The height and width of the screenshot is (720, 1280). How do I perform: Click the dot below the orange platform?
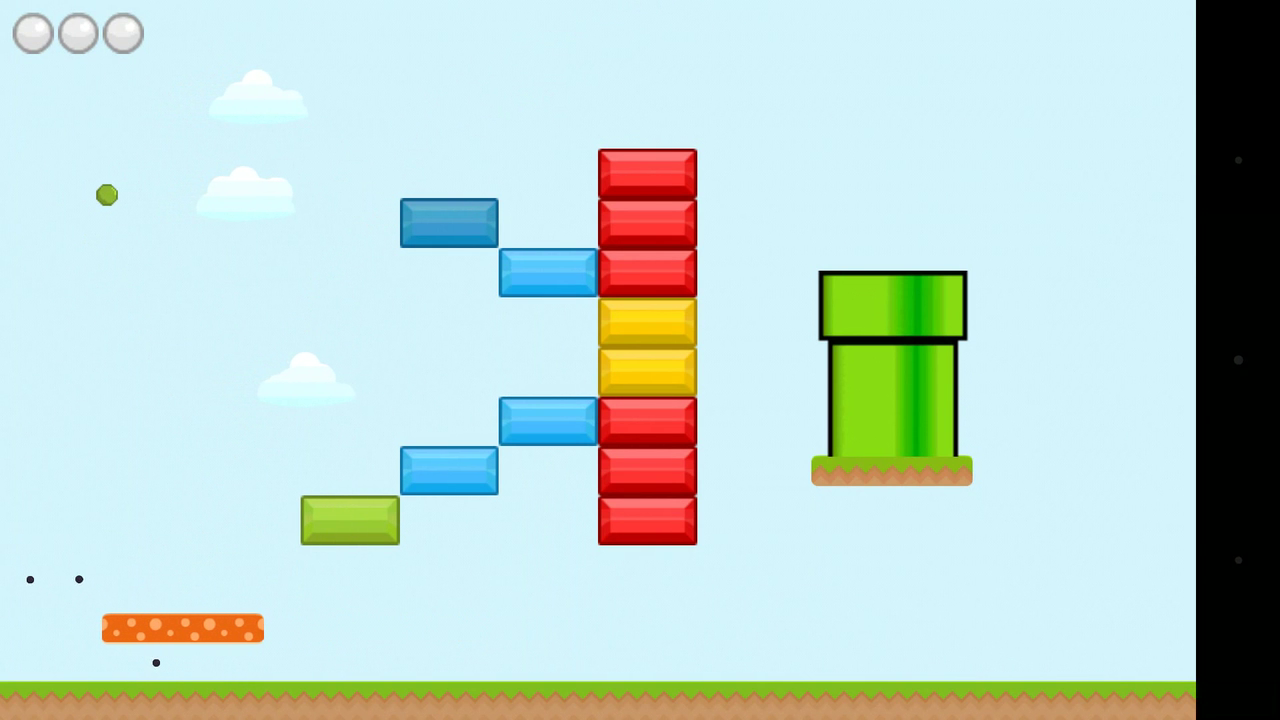click(x=155, y=661)
